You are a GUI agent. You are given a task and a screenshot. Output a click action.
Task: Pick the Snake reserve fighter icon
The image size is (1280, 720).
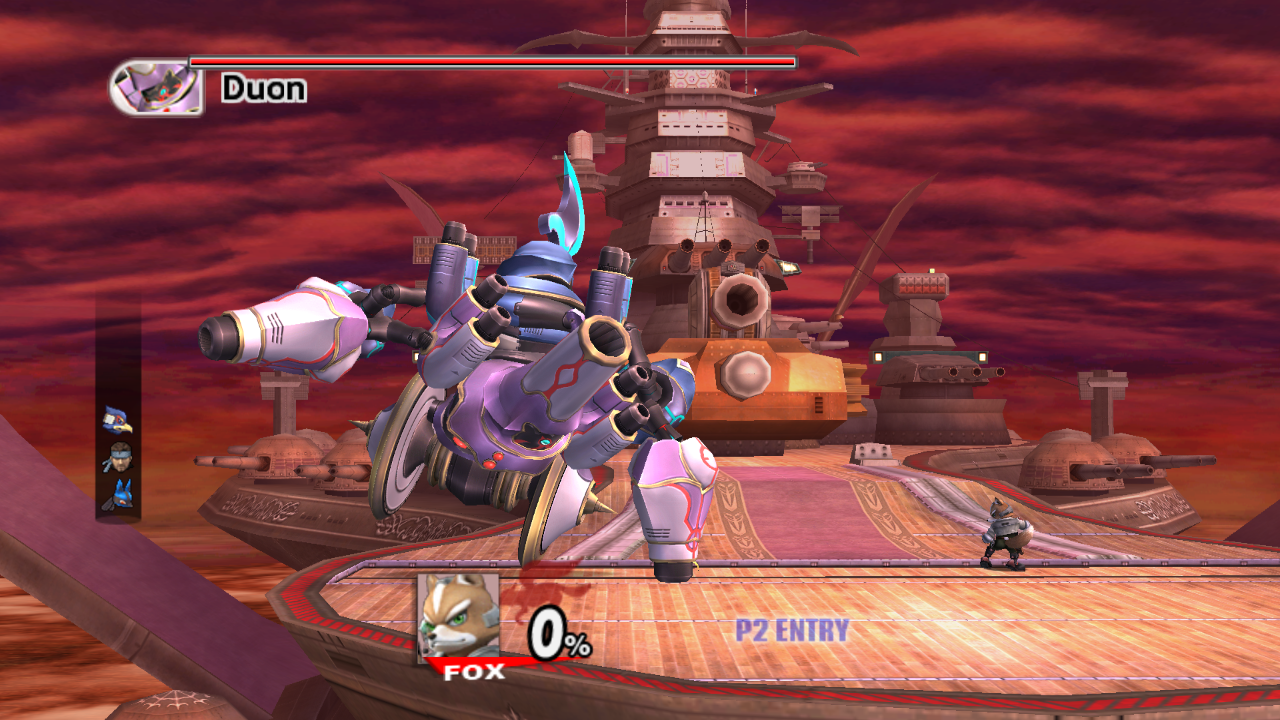pyautogui.click(x=118, y=457)
